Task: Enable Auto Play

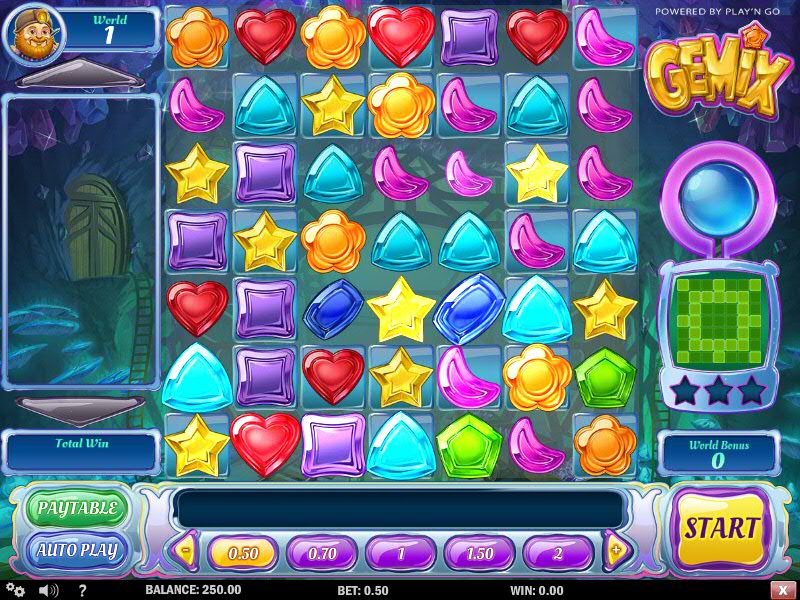Action: (78, 550)
